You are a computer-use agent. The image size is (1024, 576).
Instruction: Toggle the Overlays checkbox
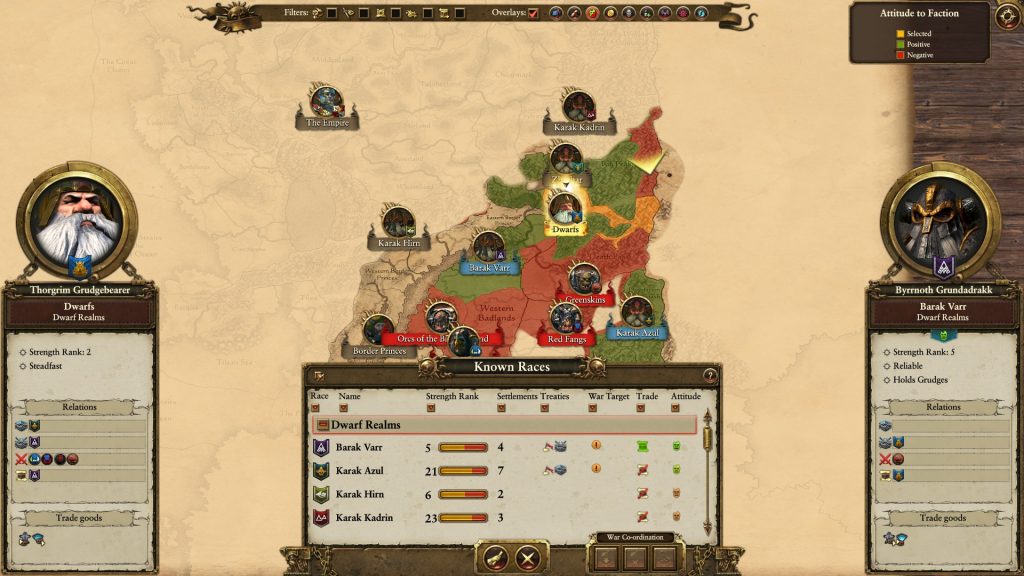pyautogui.click(x=533, y=13)
